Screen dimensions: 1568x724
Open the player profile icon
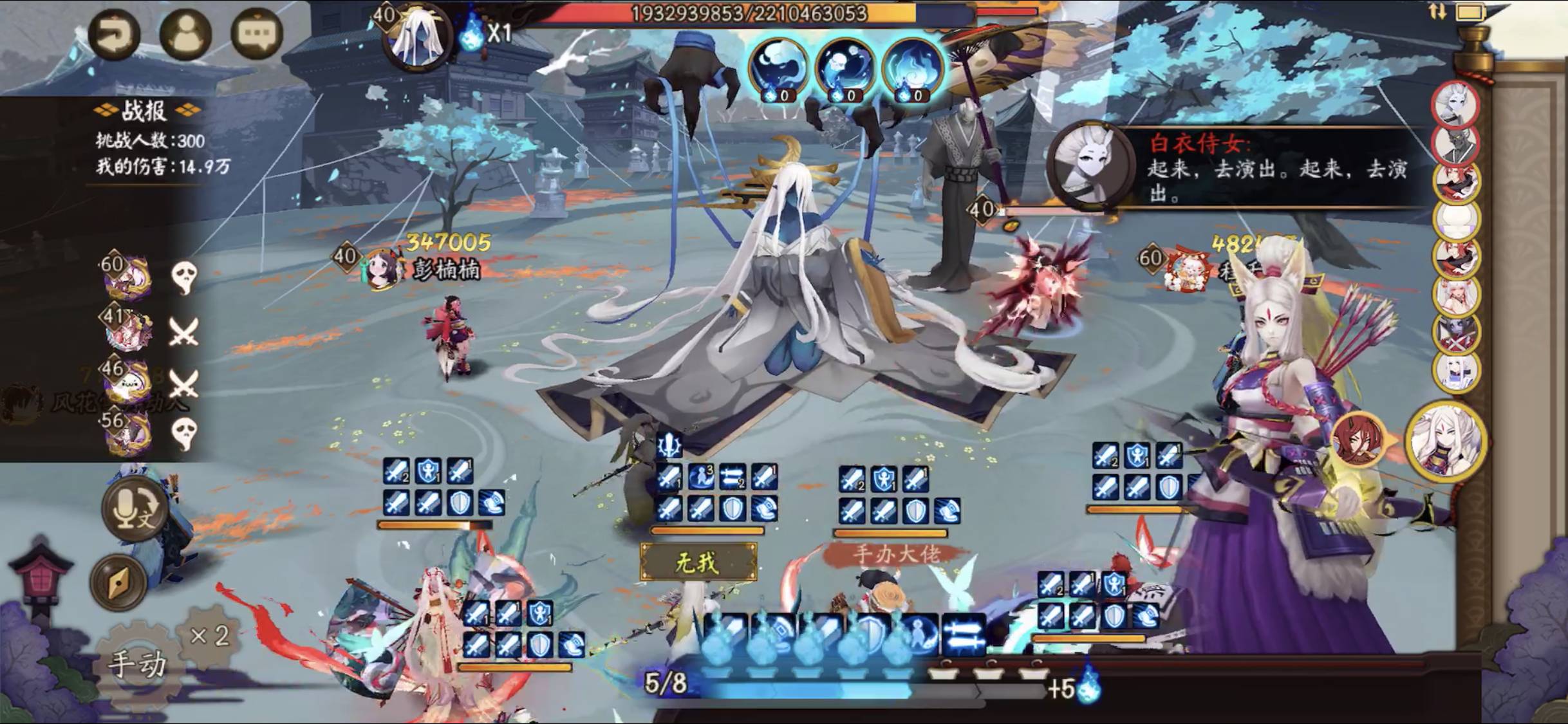coord(185,33)
